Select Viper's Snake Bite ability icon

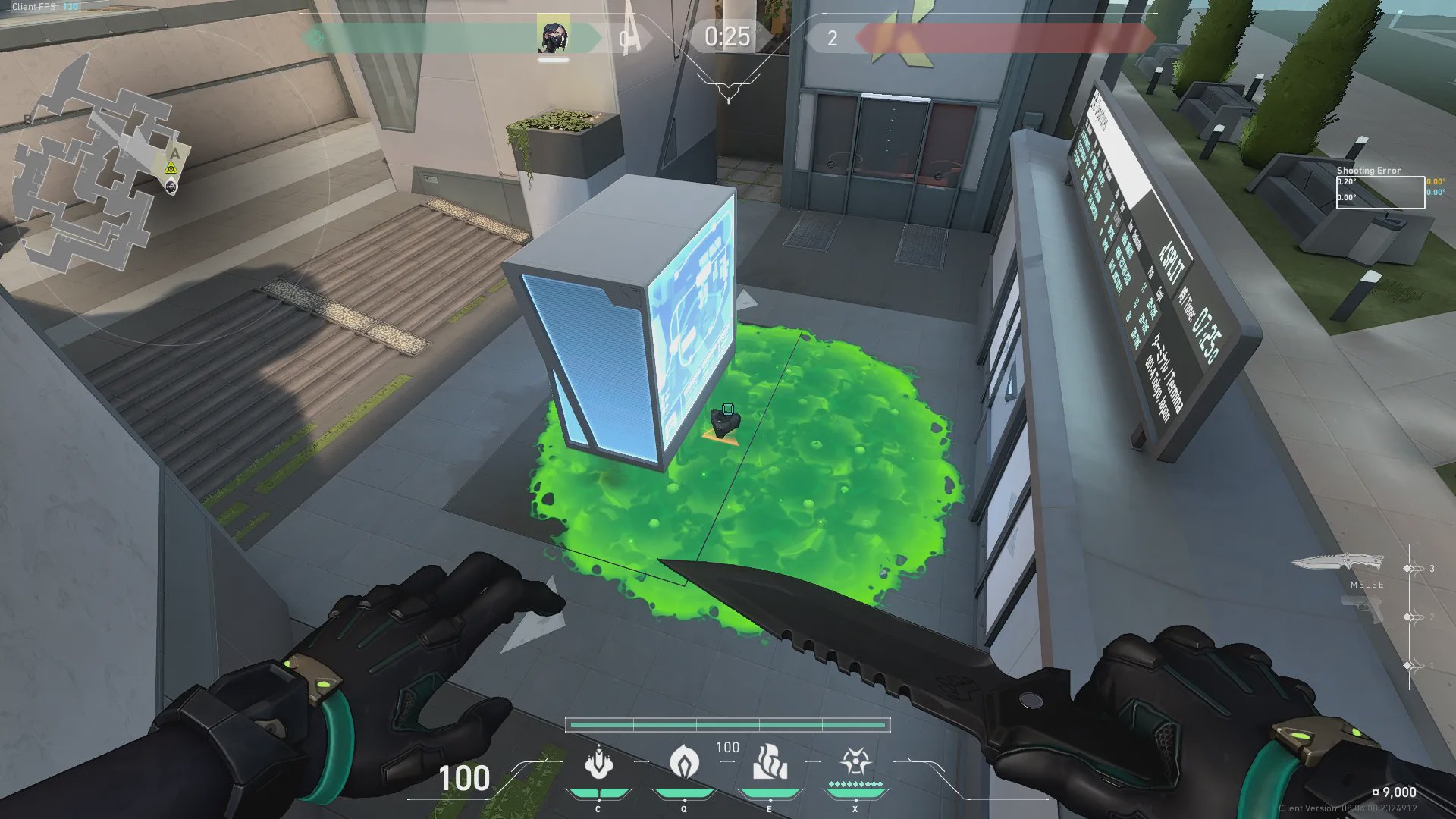point(598,762)
